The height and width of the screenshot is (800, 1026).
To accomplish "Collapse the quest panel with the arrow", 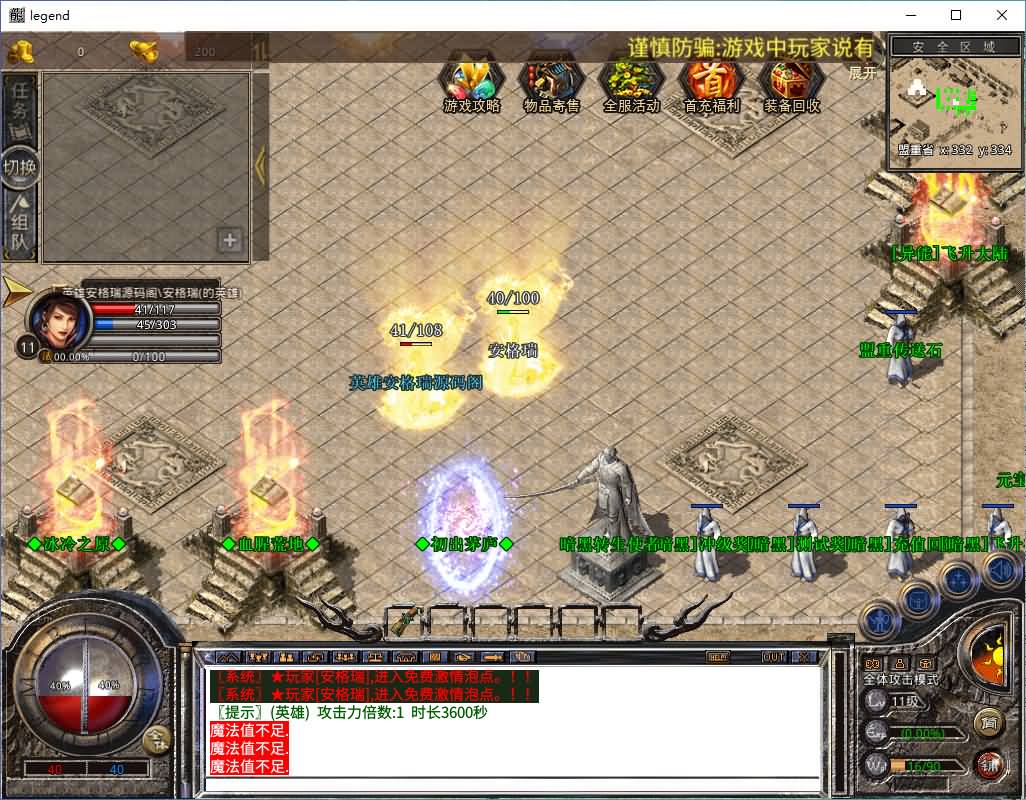I will pos(260,166).
